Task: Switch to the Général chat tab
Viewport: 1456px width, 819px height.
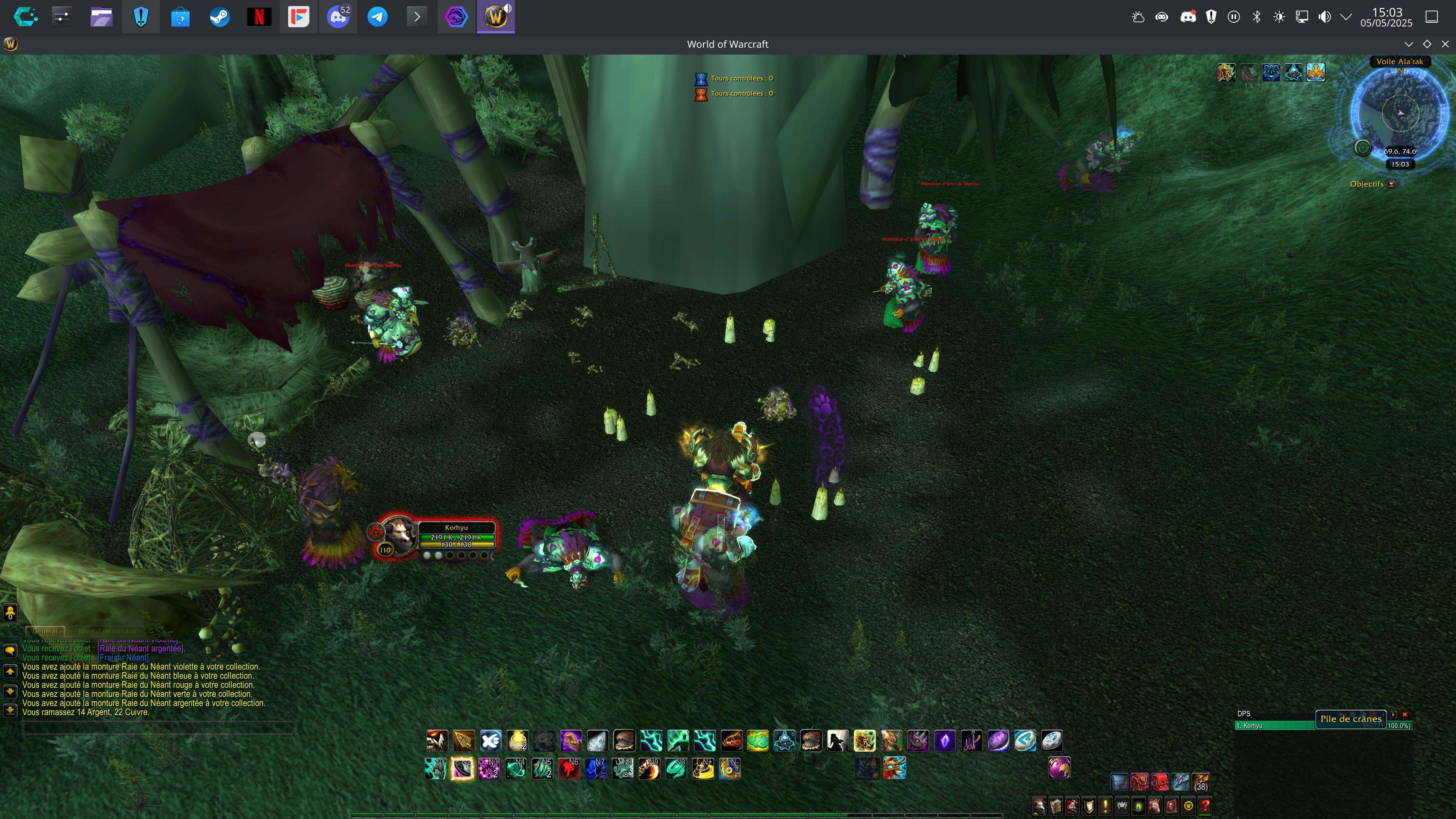Action: click(45, 631)
